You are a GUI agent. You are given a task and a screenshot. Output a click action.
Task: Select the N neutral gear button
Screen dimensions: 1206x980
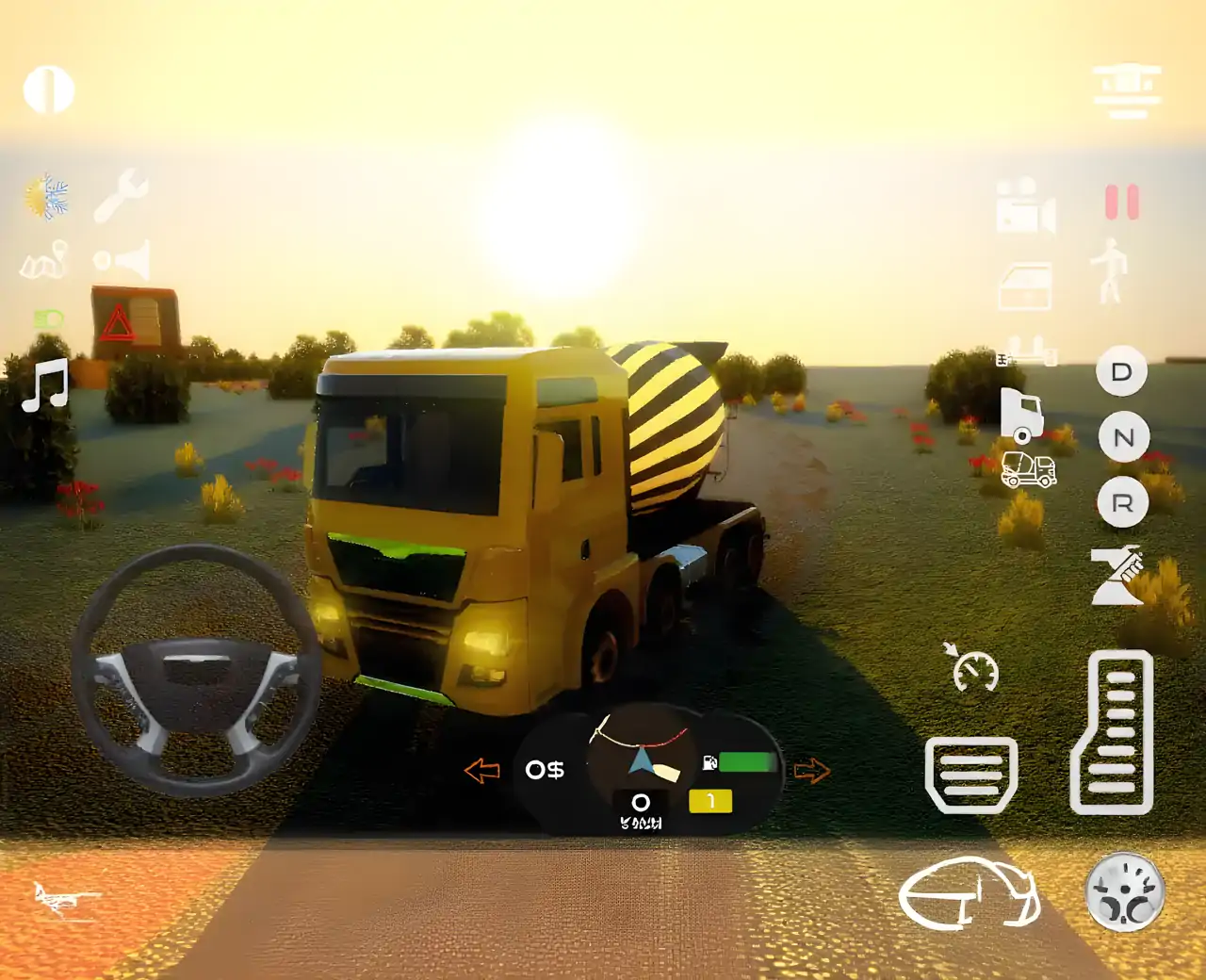point(1123,437)
